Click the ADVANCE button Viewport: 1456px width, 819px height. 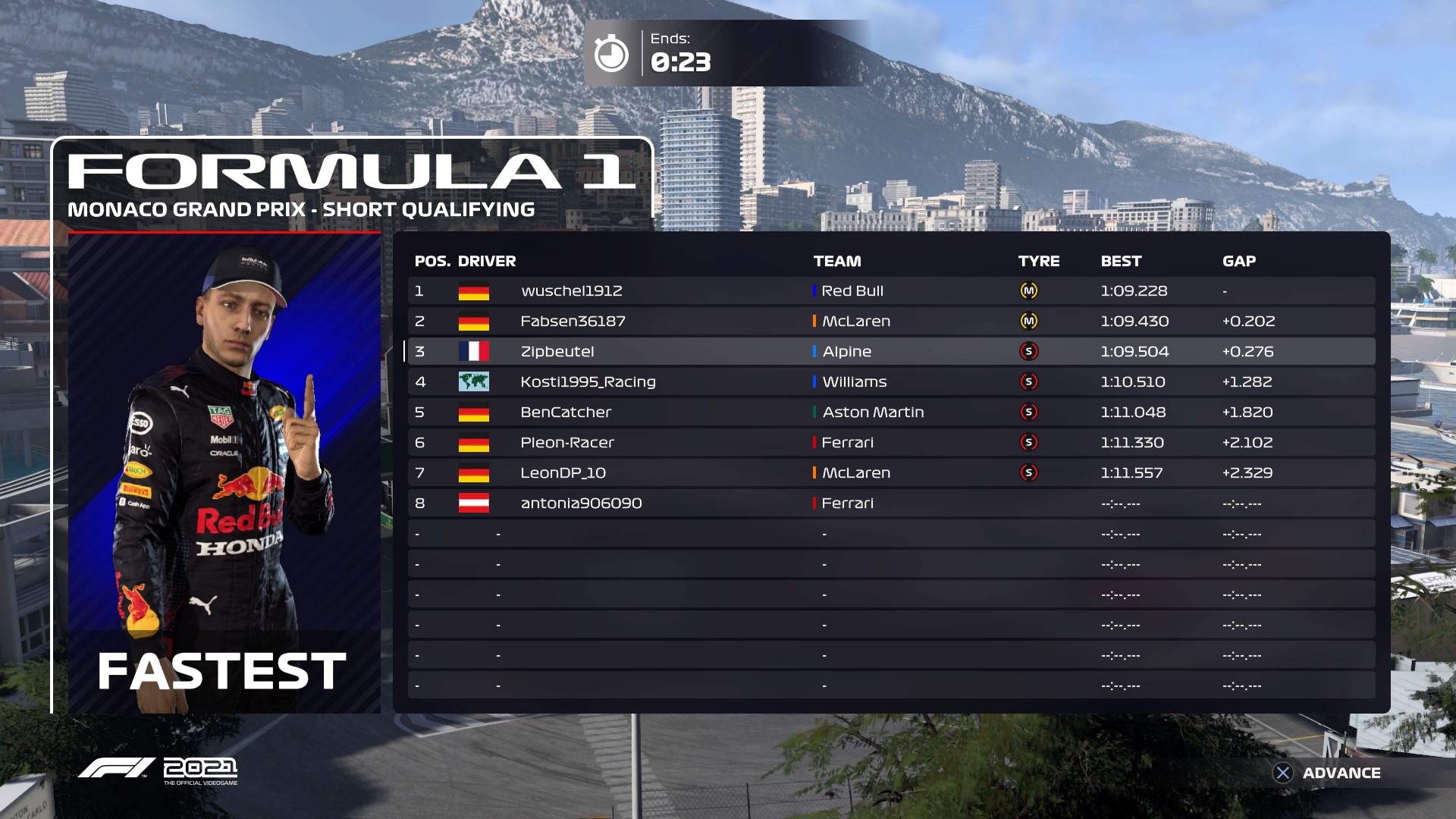click(1327, 773)
